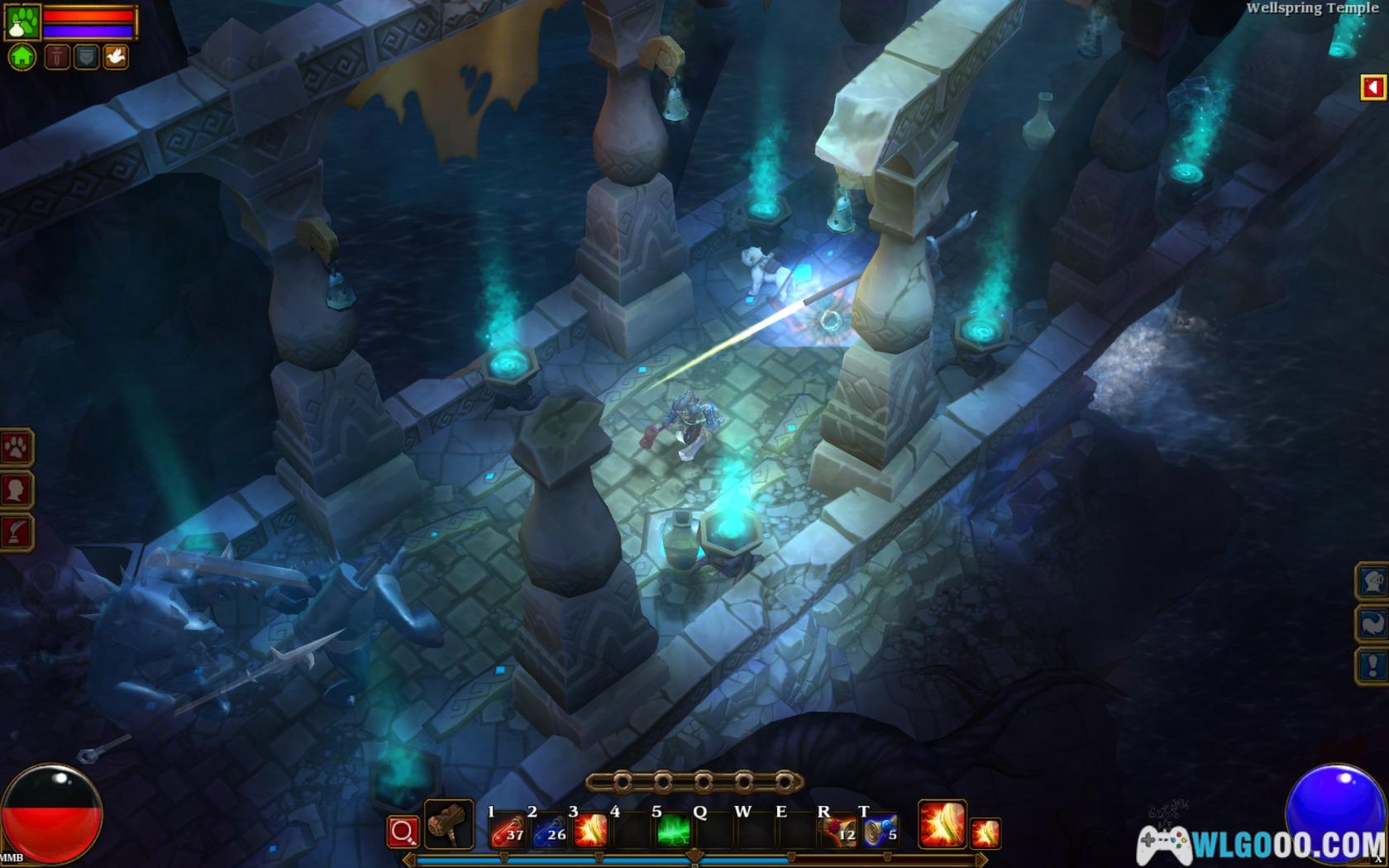The image size is (1389, 868).
Task: Expand the red arrow panel toggle
Action: (1372, 87)
